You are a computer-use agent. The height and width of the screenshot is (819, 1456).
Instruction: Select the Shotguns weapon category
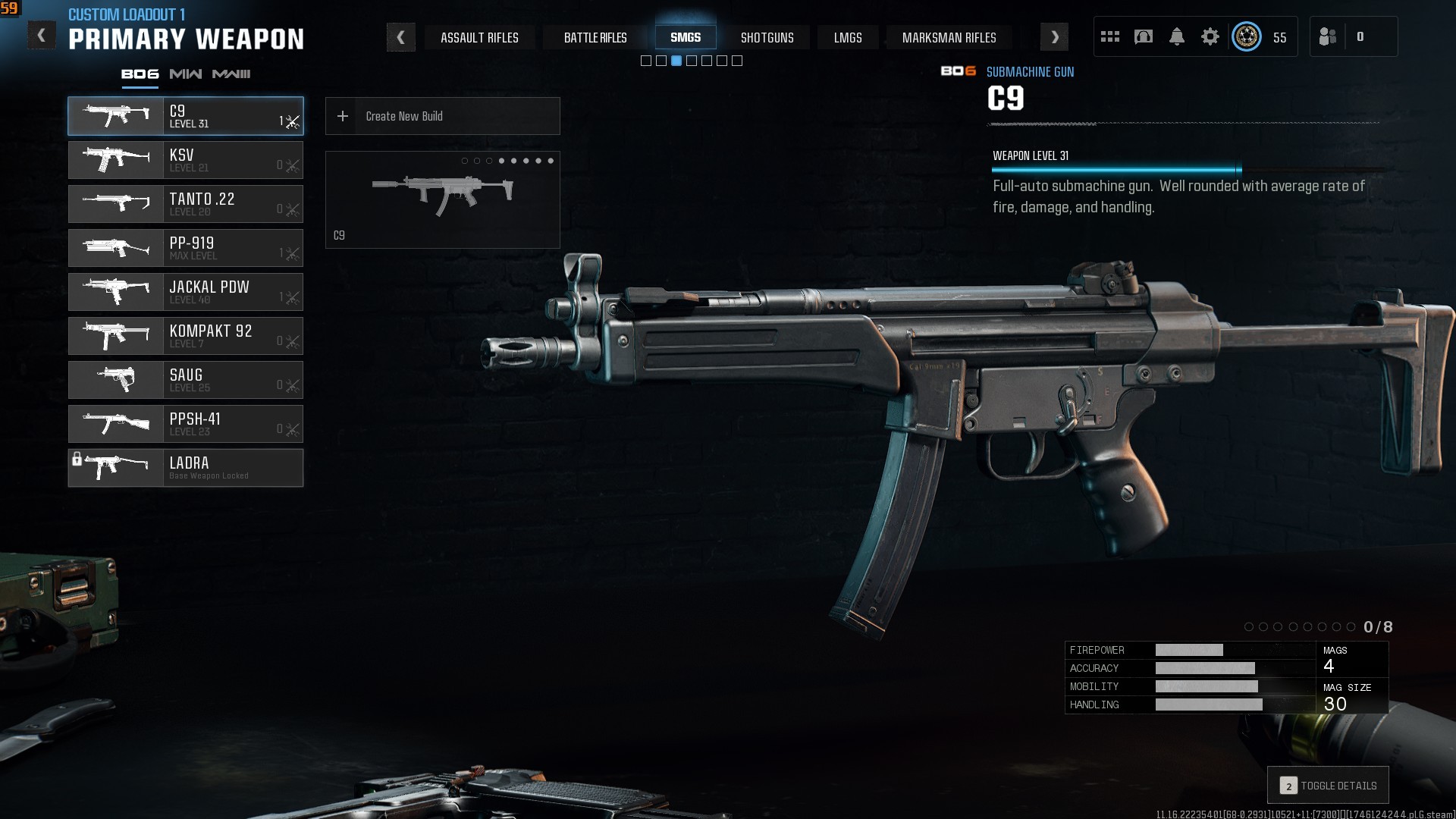coord(767,37)
